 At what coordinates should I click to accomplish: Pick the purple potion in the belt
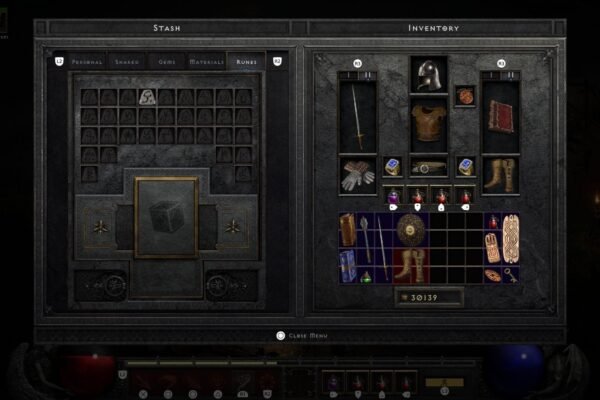pos(393,197)
